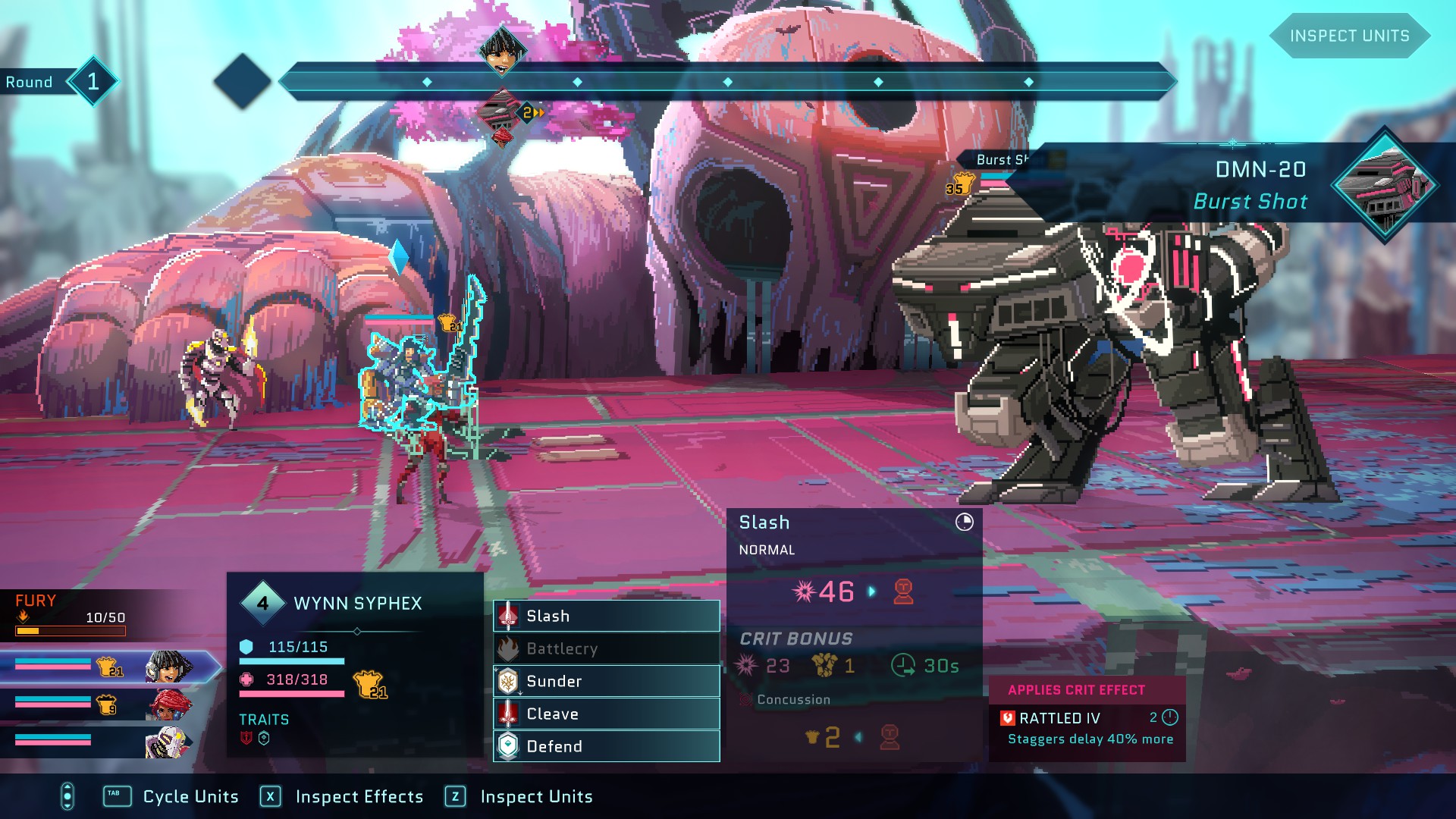Select the white-armored hero party portrait

tap(168, 741)
